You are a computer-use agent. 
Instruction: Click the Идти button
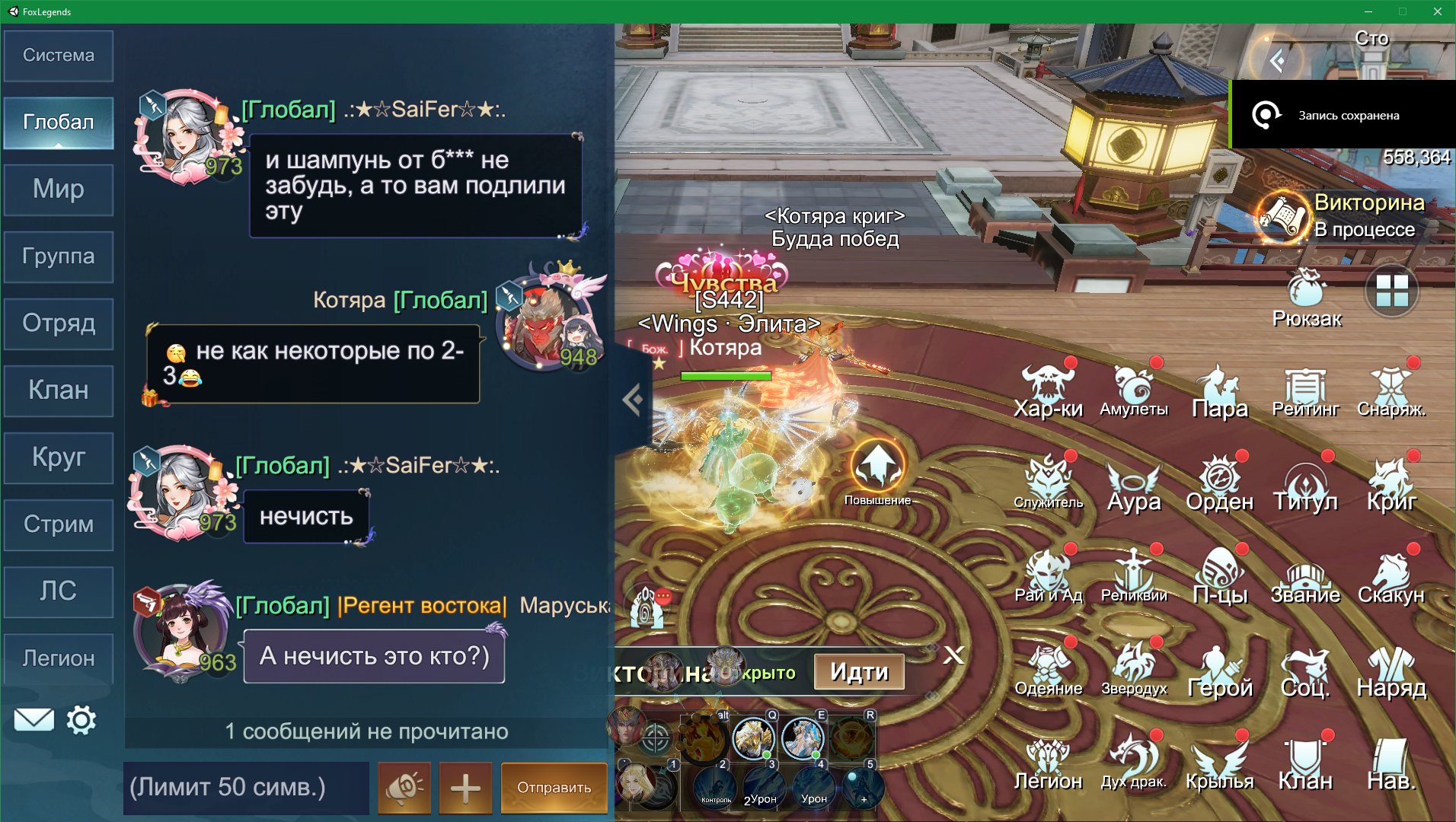click(x=859, y=672)
